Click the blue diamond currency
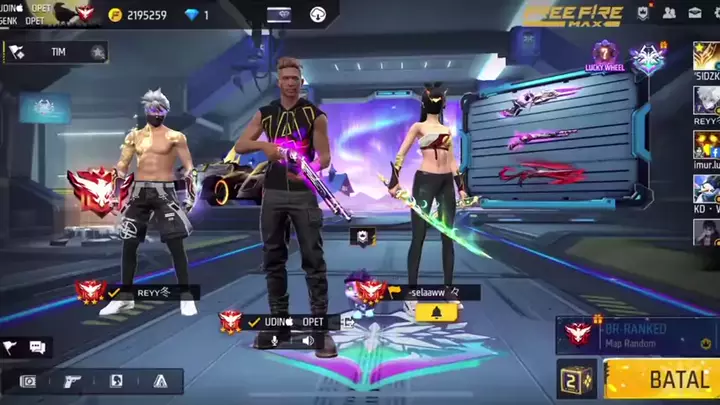Screen dimensions: 720x405 click(196, 15)
